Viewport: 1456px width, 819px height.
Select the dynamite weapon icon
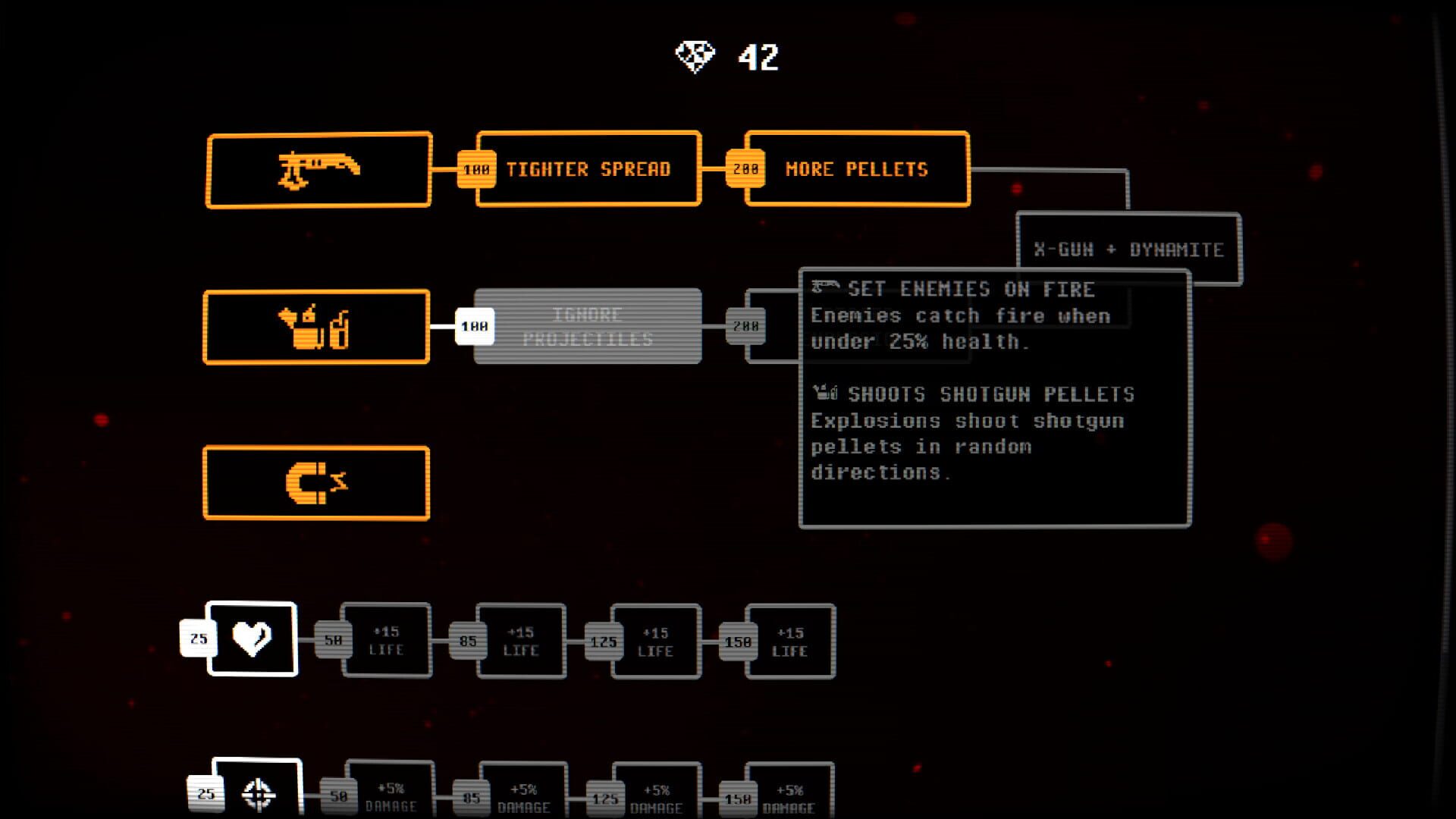pyautogui.click(x=316, y=326)
